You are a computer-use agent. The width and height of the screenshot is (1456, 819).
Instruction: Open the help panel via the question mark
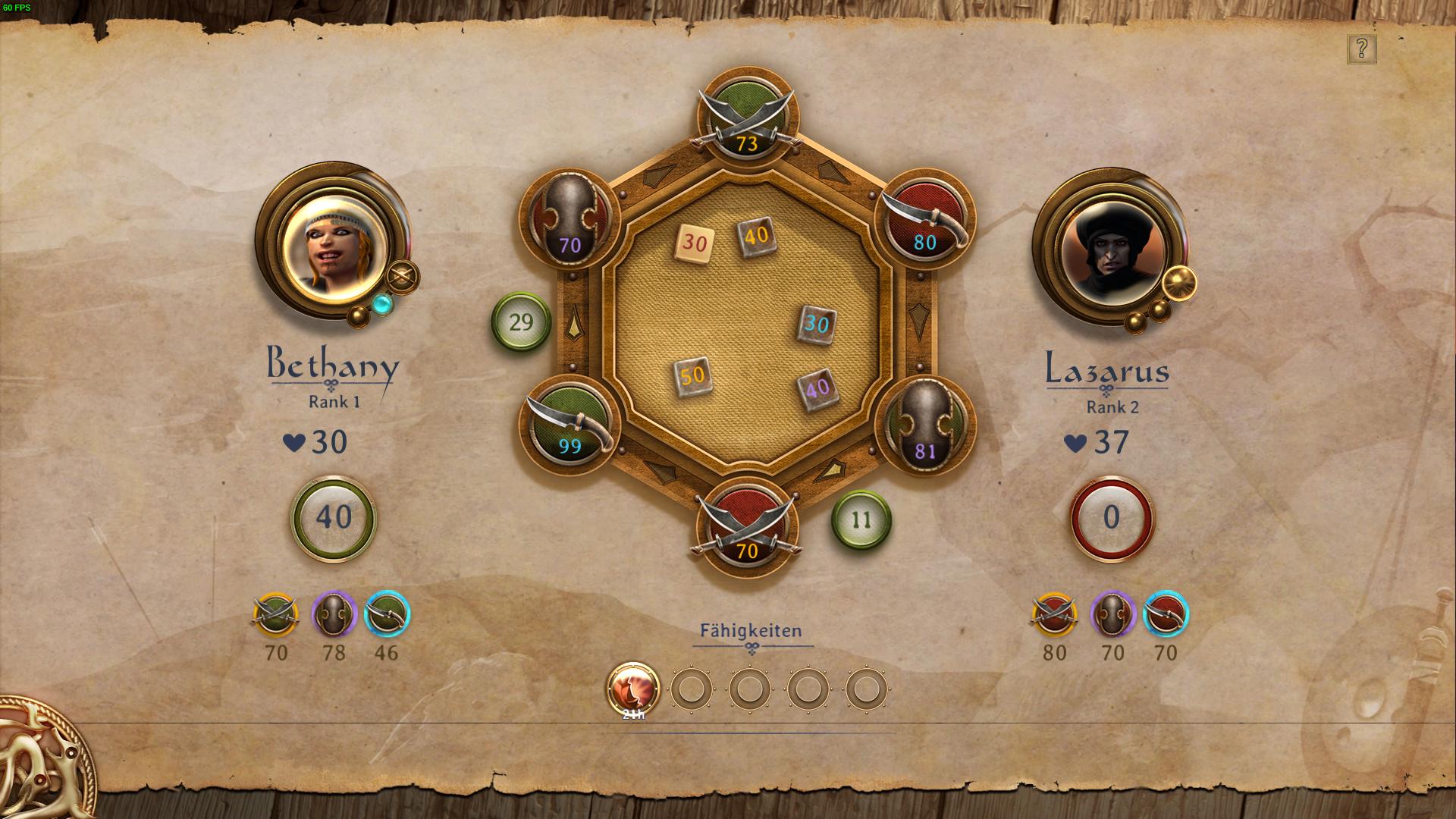coord(1363,51)
